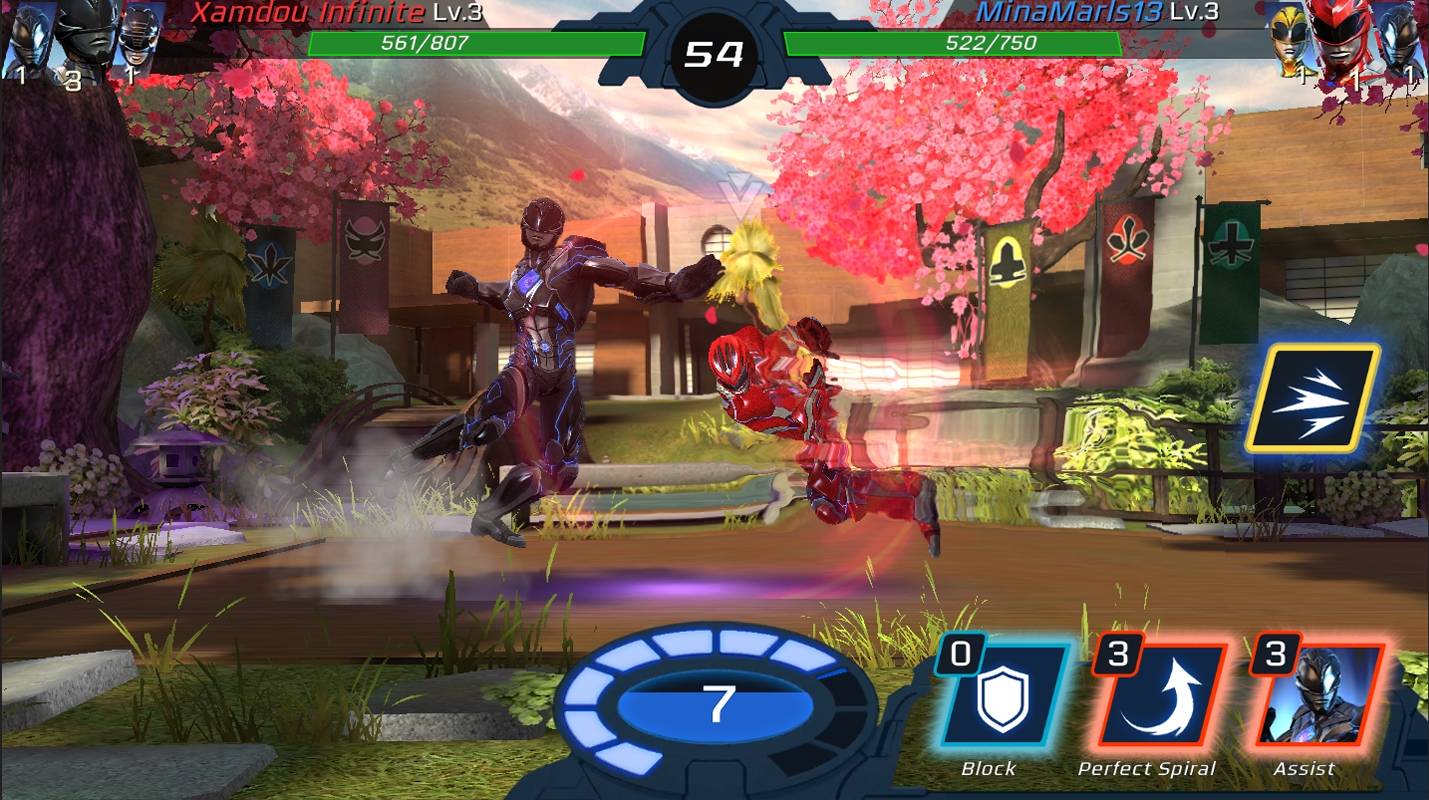Image resolution: width=1429 pixels, height=800 pixels.
Task: Call in the Assist ranger card
Action: (1315, 699)
